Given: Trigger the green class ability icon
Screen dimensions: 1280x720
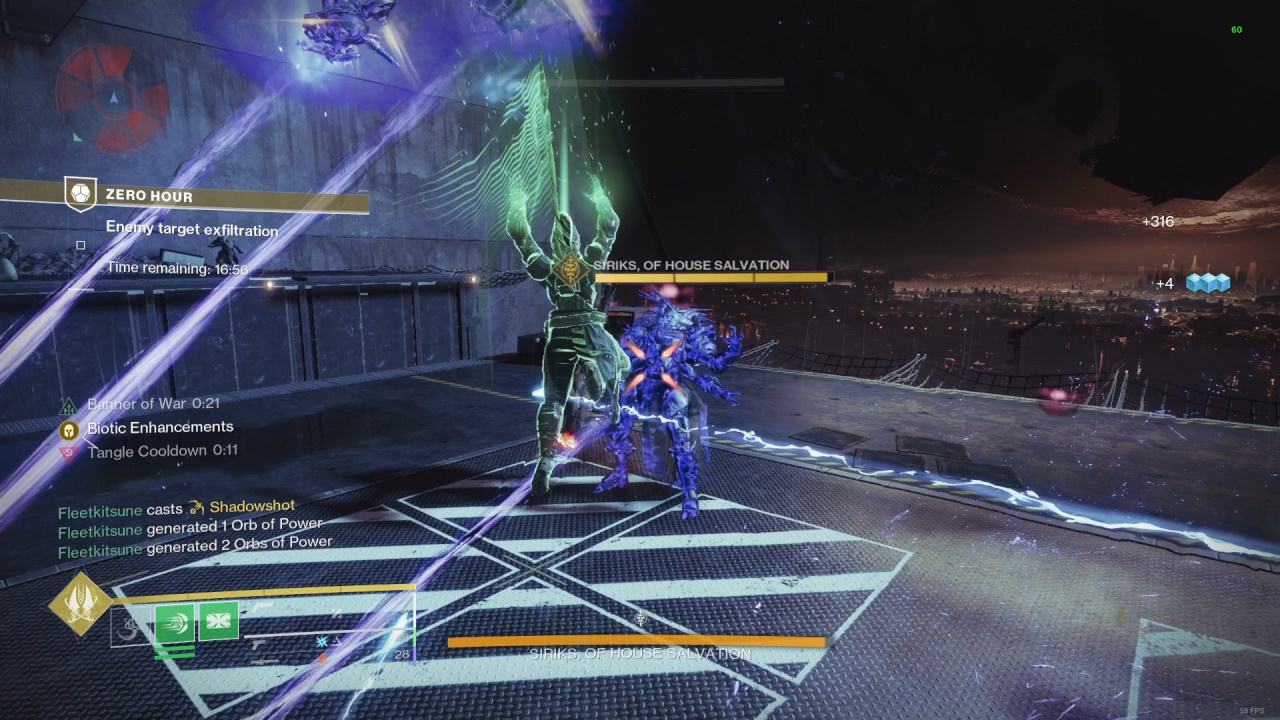Looking at the screenshot, I should pos(218,623).
